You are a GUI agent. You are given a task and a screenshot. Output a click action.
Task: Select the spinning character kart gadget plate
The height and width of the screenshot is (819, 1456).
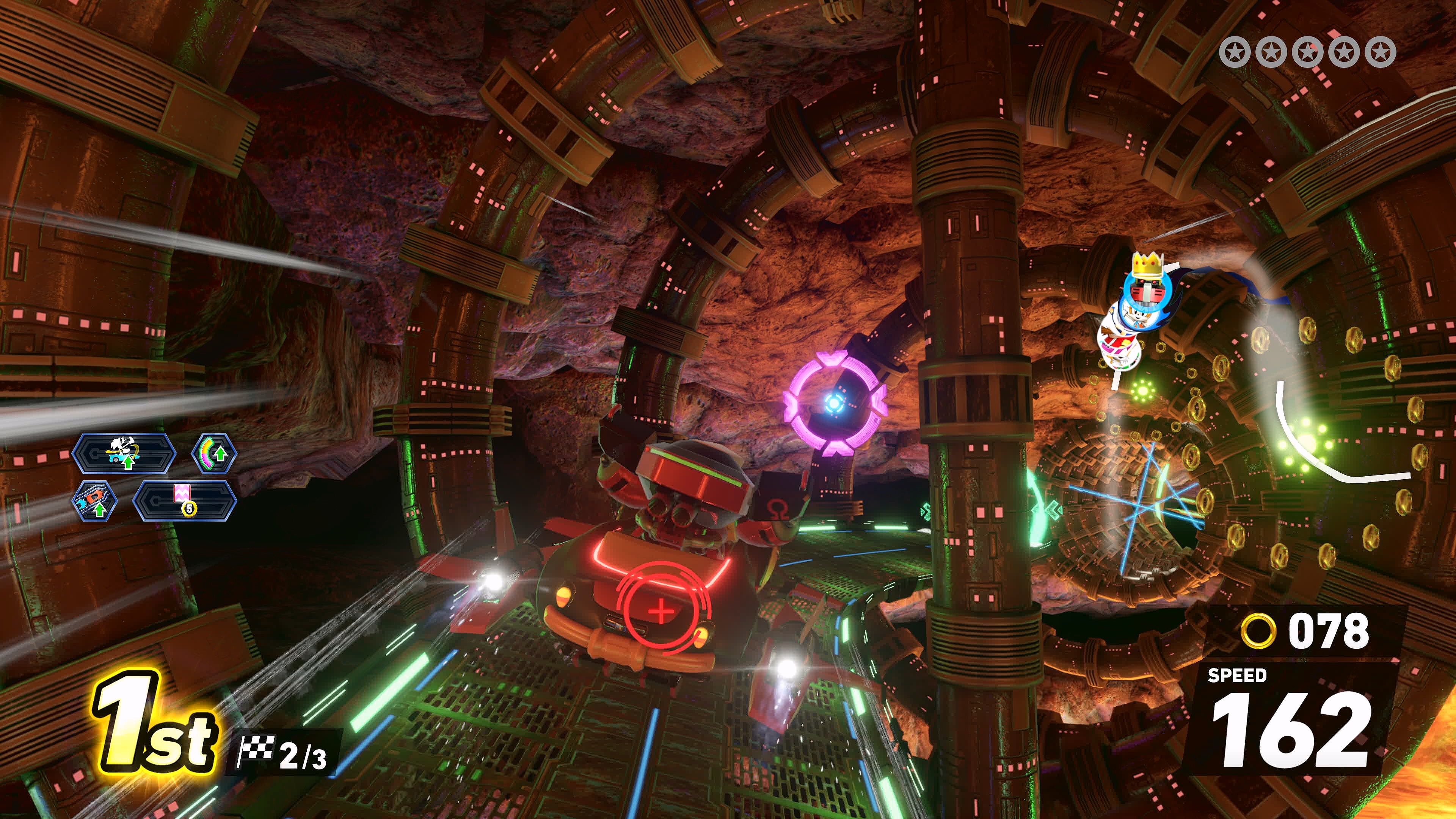click(x=124, y=453)
